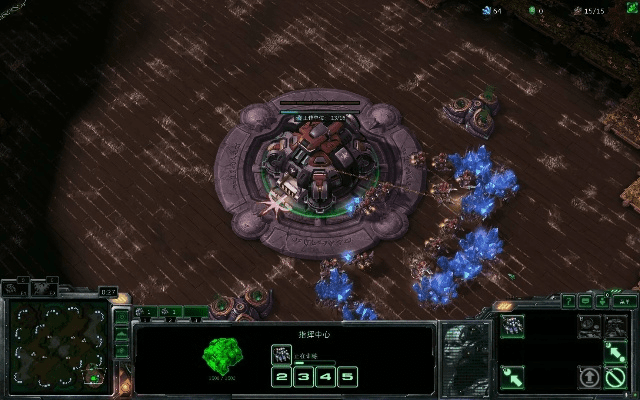Click the green Command Center wireframe

pyautogui.click(x=224, y=355)
